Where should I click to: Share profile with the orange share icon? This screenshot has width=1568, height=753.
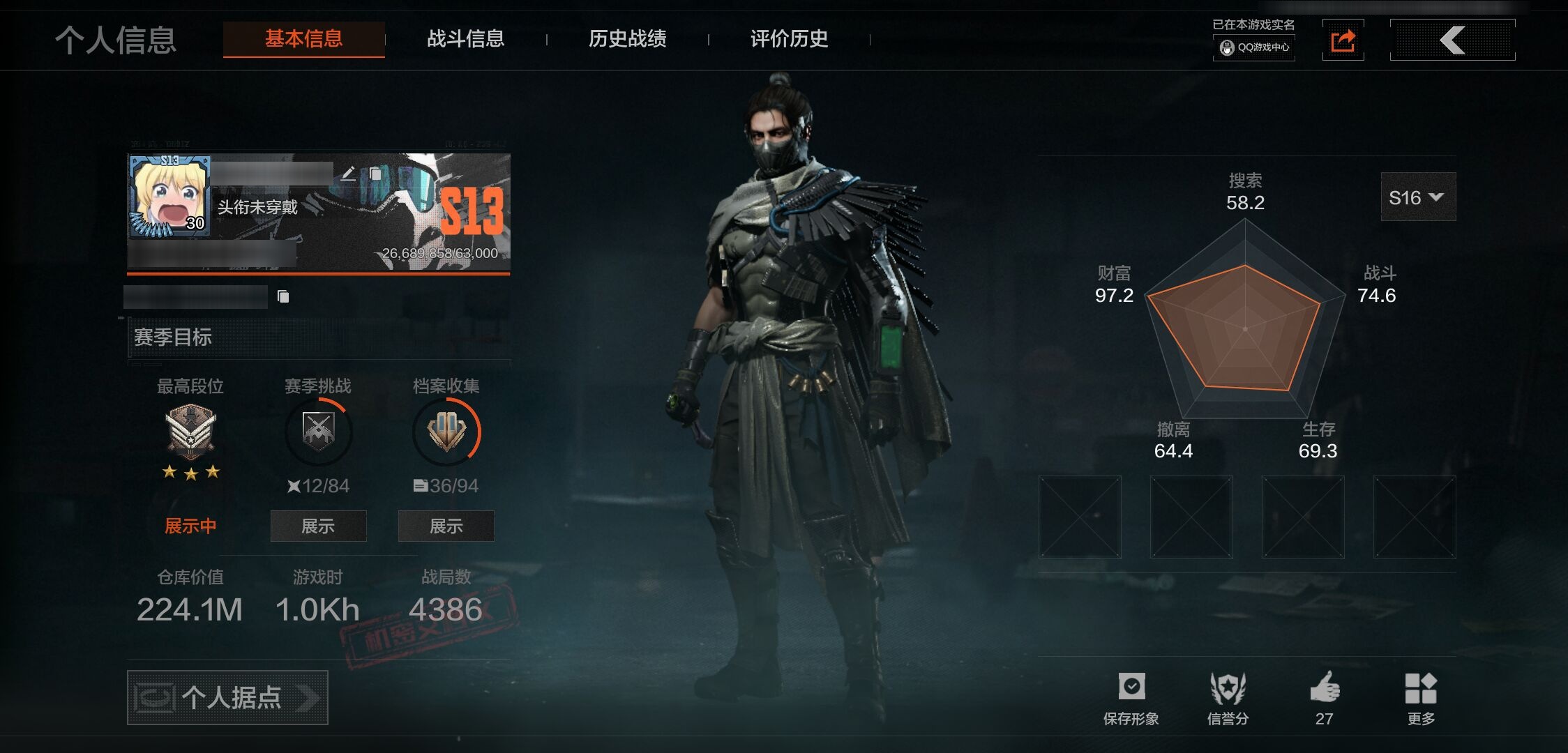click(x=1343, y=40)
